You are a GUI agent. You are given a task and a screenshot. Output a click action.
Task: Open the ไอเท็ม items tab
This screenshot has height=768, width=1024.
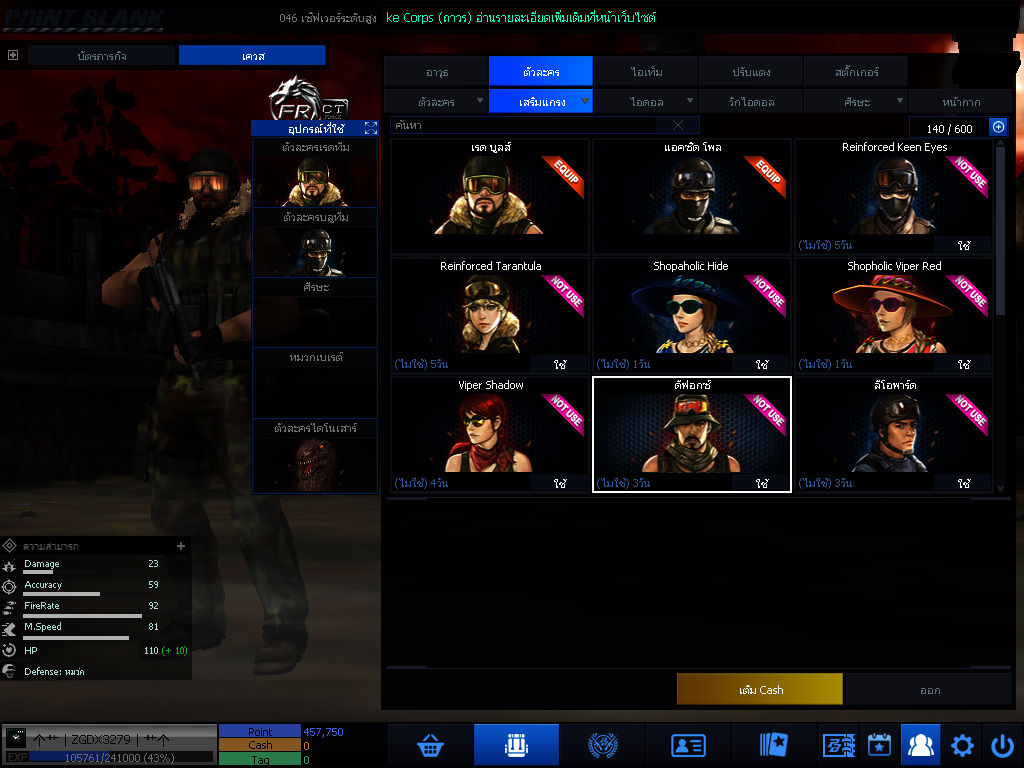(646, 72)
